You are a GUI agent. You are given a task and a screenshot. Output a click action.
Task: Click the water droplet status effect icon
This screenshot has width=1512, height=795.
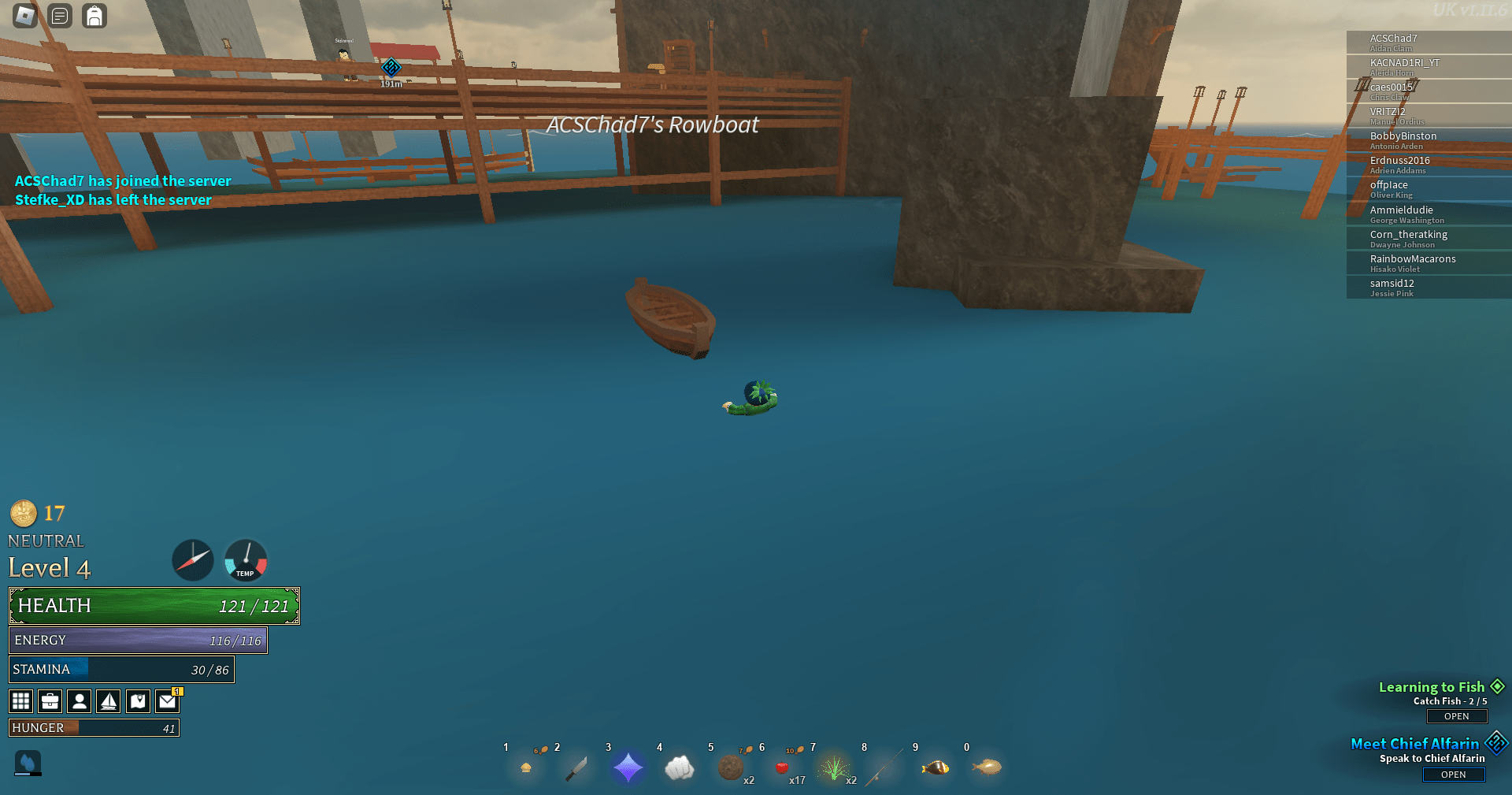[x=28, y=763]
